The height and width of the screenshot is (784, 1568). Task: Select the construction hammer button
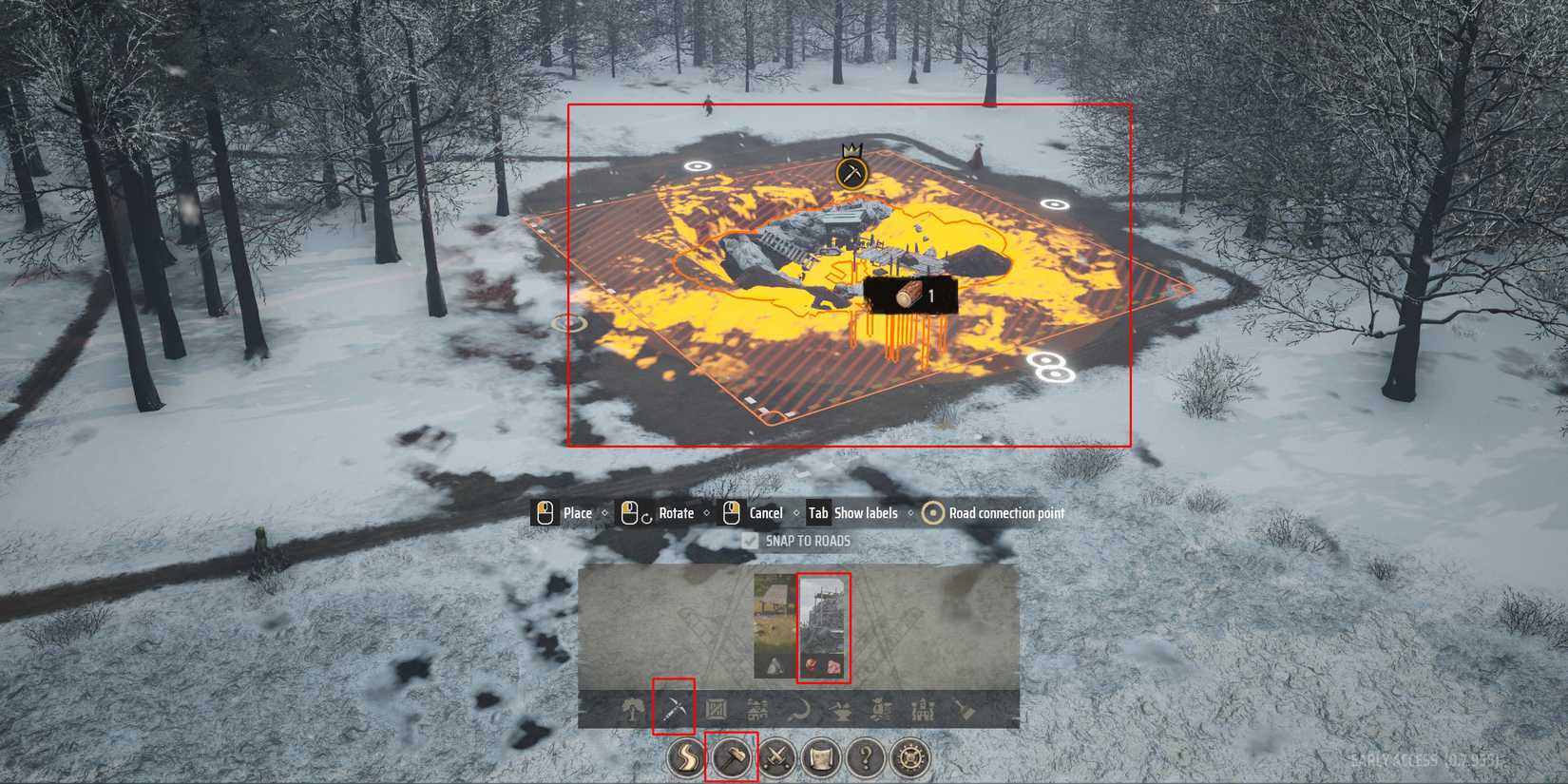coord(734,758)
